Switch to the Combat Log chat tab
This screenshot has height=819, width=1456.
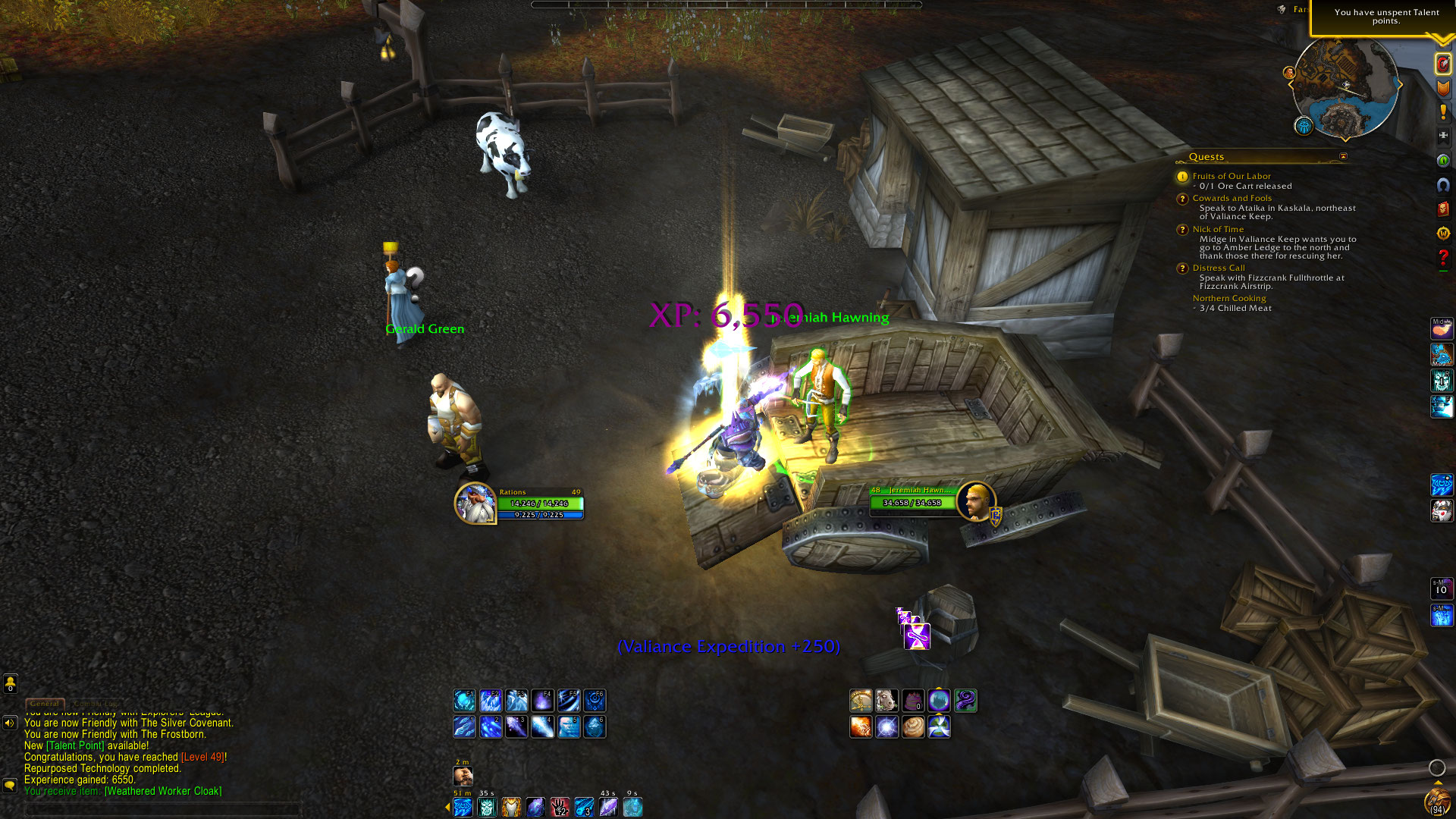[96, 704]
